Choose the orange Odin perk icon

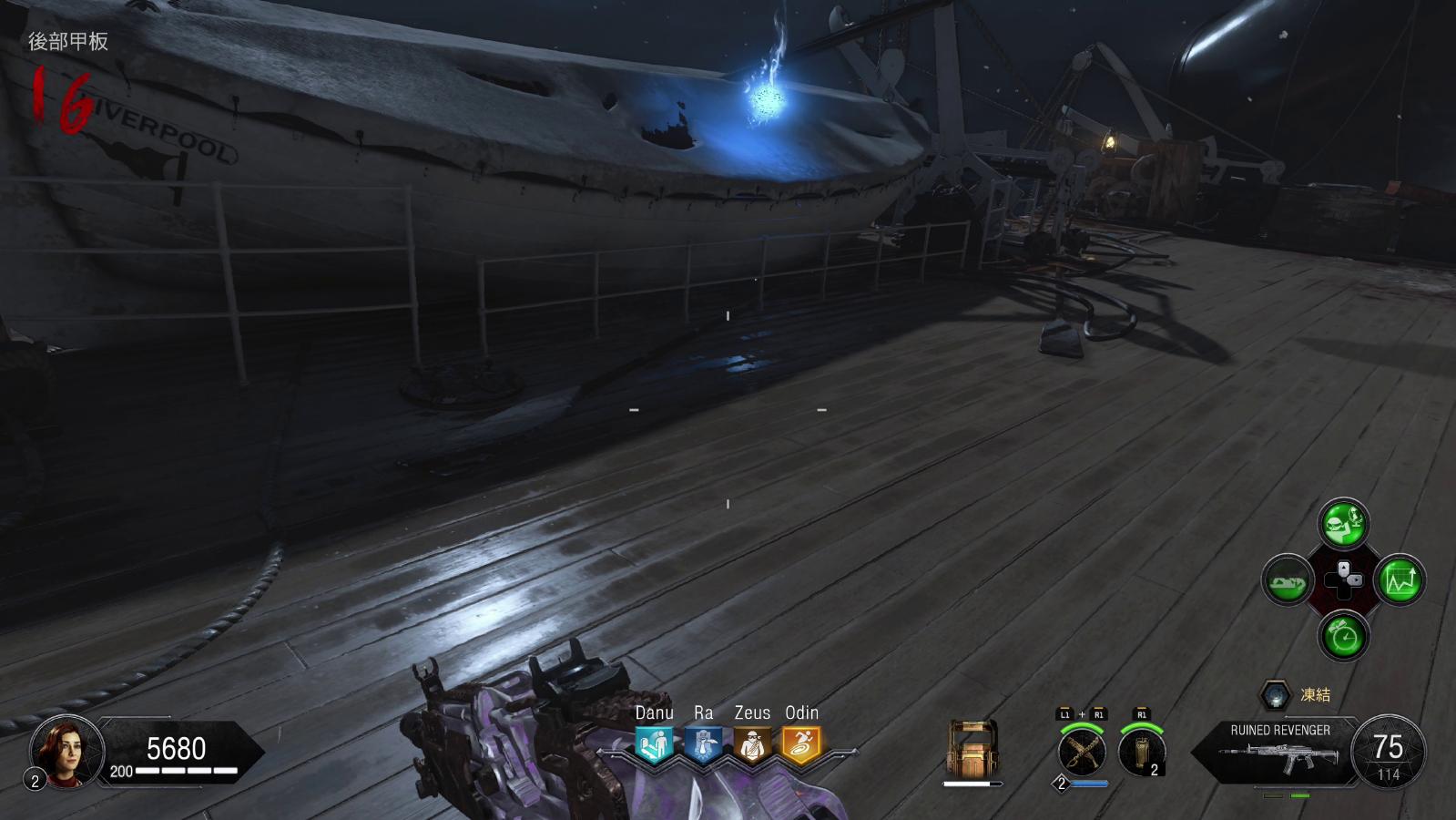pos(801,745)
